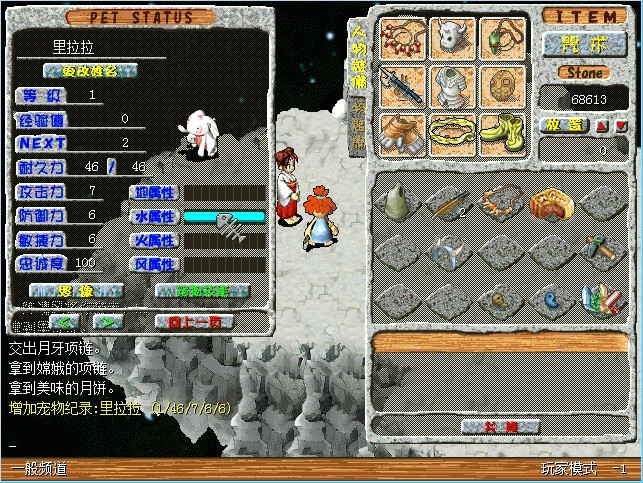Select the round shield slot
The height and width of the screenshot is (483, 643).
[503, 86]
